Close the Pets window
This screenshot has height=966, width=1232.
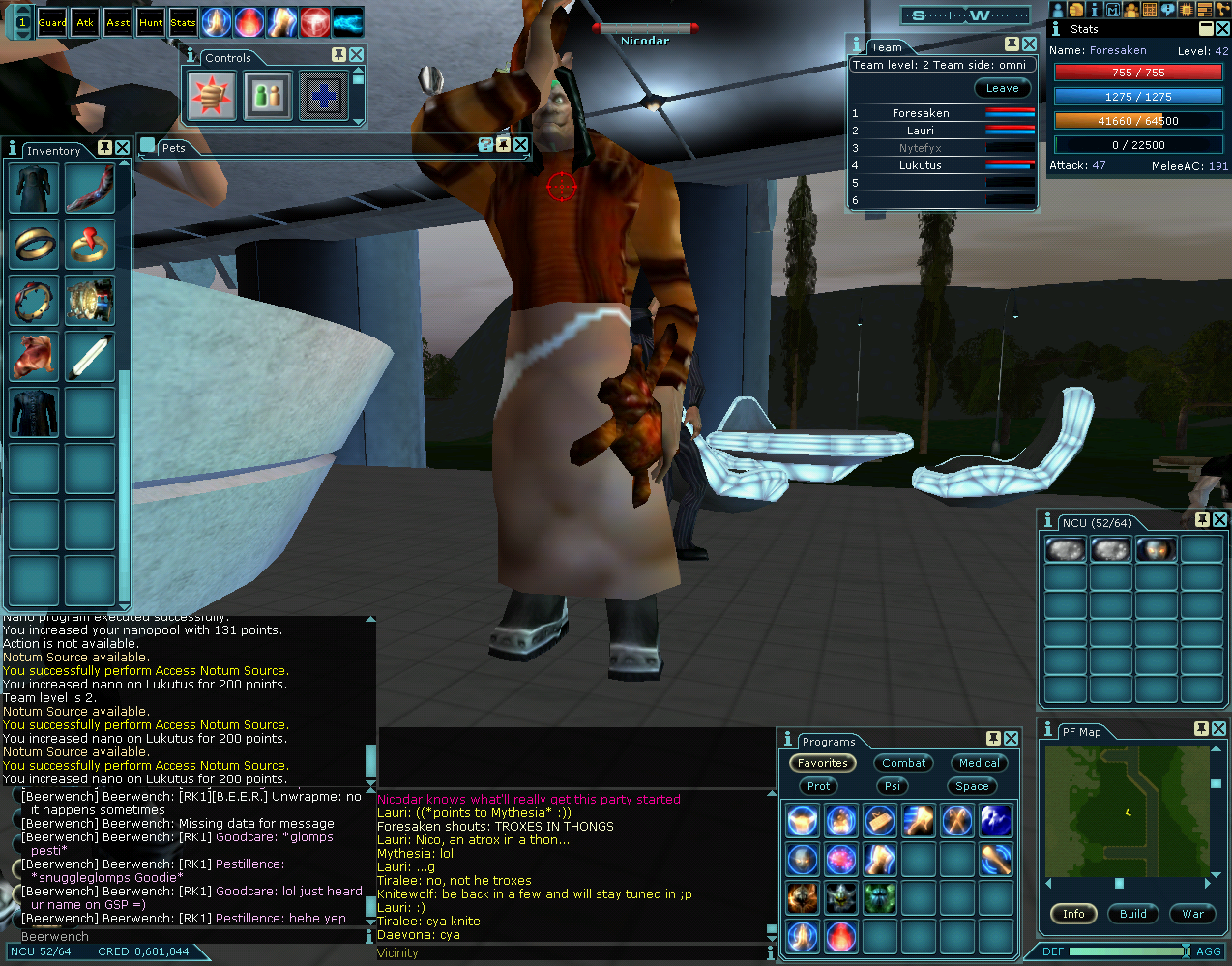521,145
